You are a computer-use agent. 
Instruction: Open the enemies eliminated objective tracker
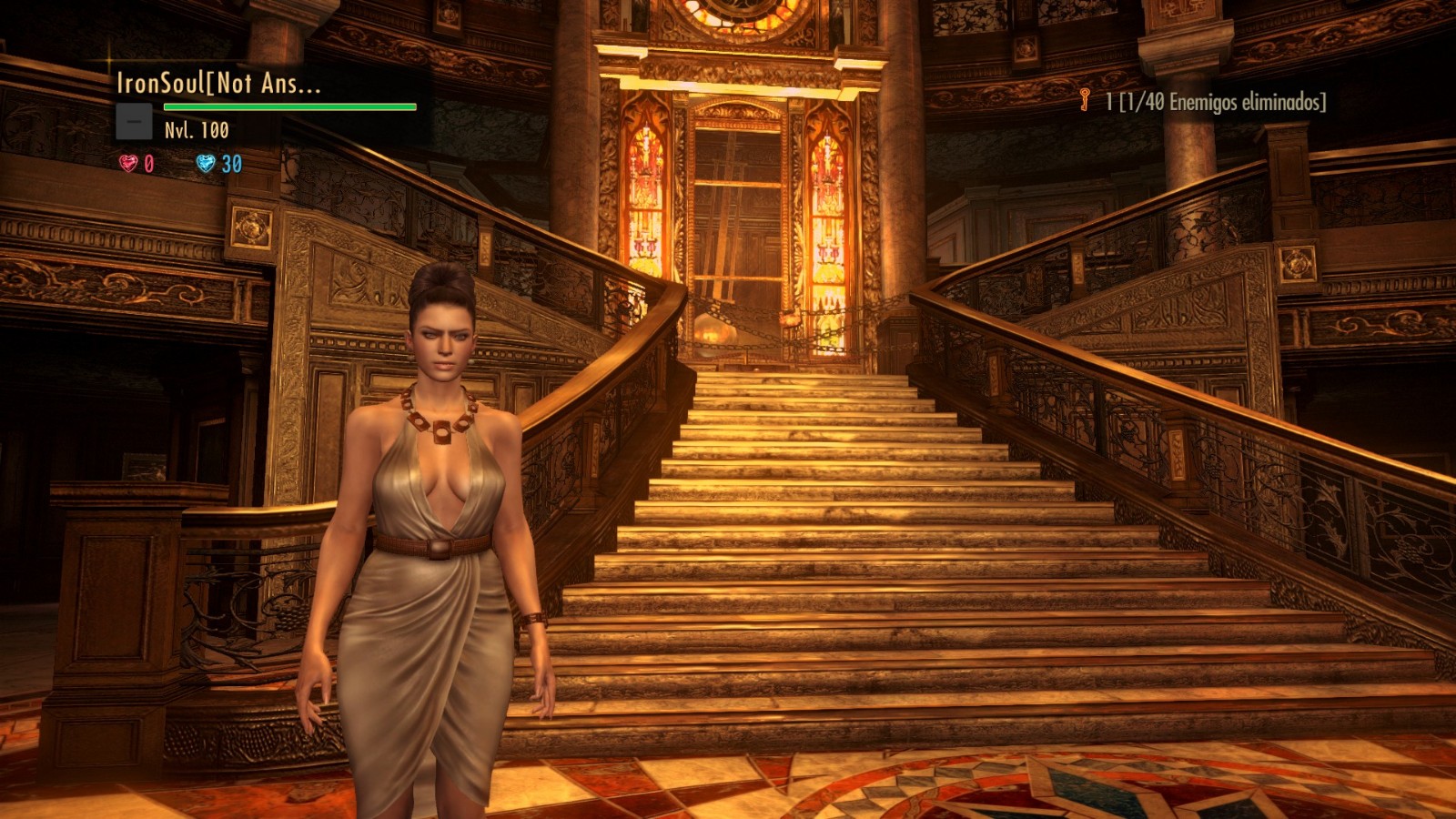[x=1216, y=102]
